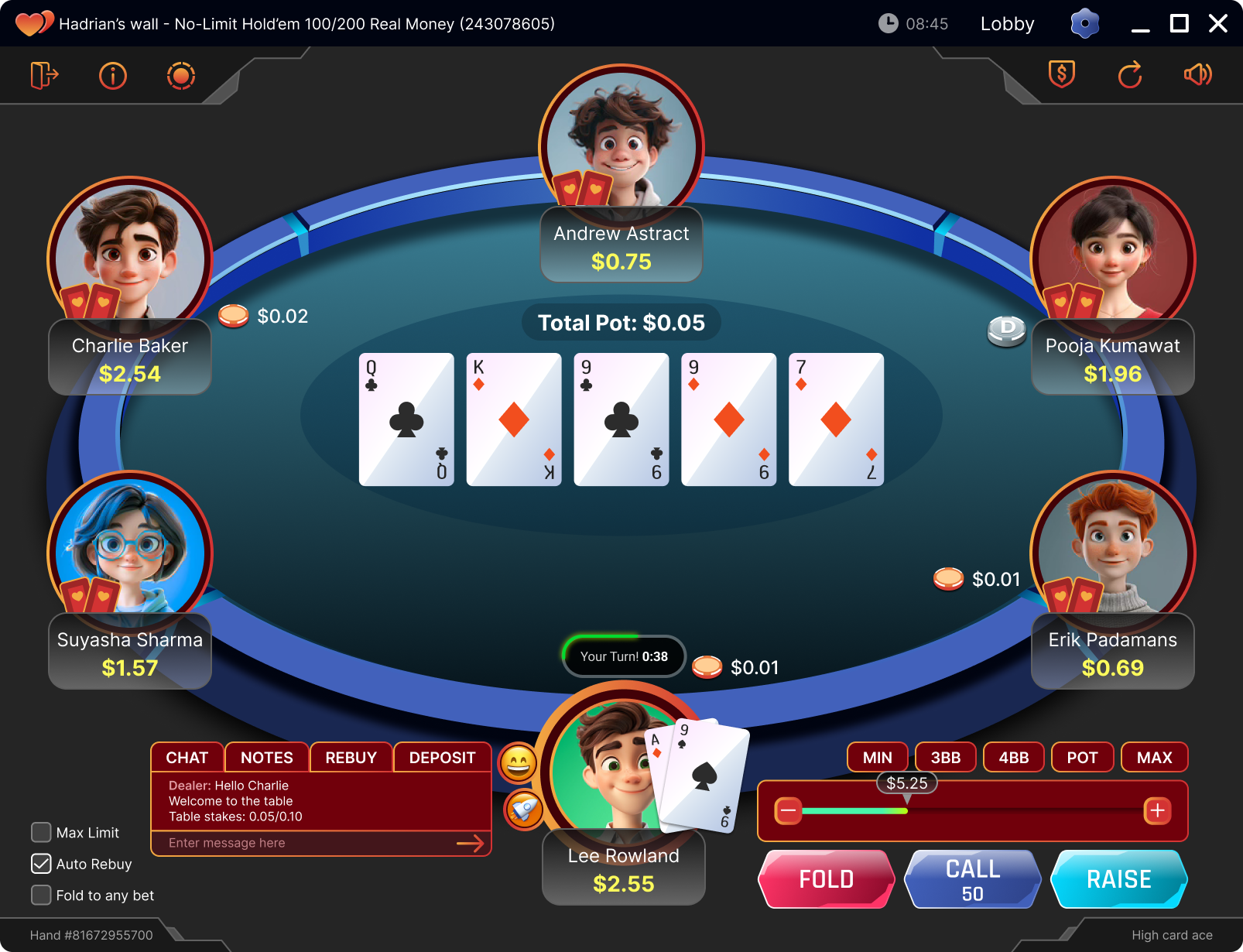Open the Lobby

[x=1006, y=23]
